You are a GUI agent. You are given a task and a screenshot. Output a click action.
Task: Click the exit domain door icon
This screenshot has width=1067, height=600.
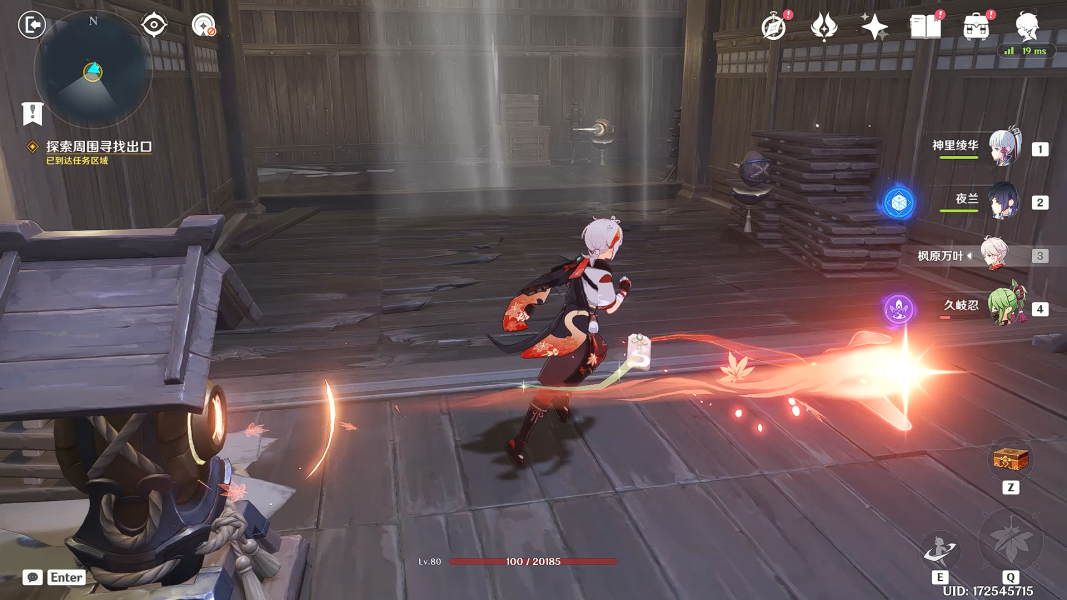point(32,25)
